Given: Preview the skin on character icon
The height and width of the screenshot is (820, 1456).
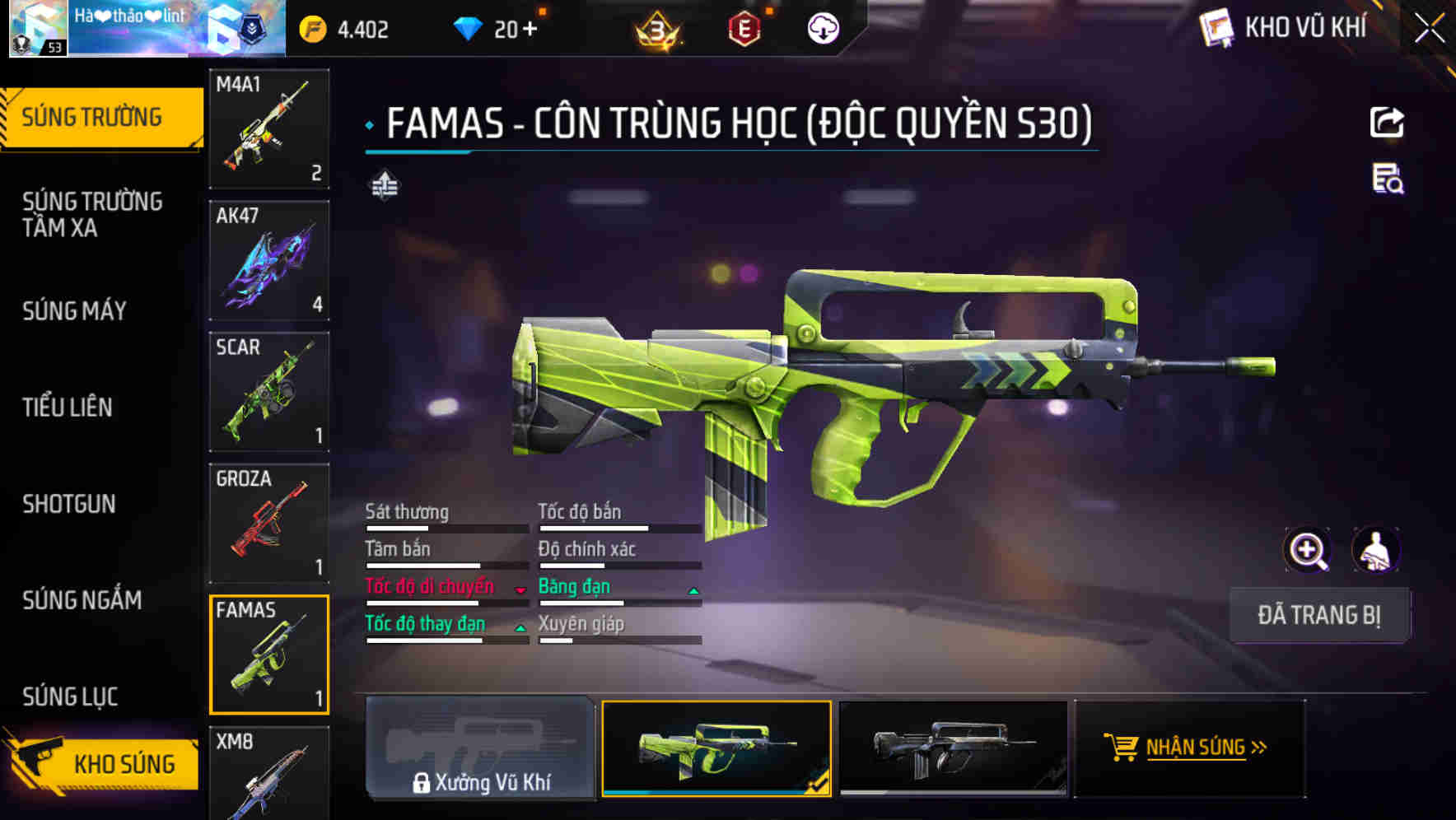Looking at the screenshot, I should pos(1375,550).
